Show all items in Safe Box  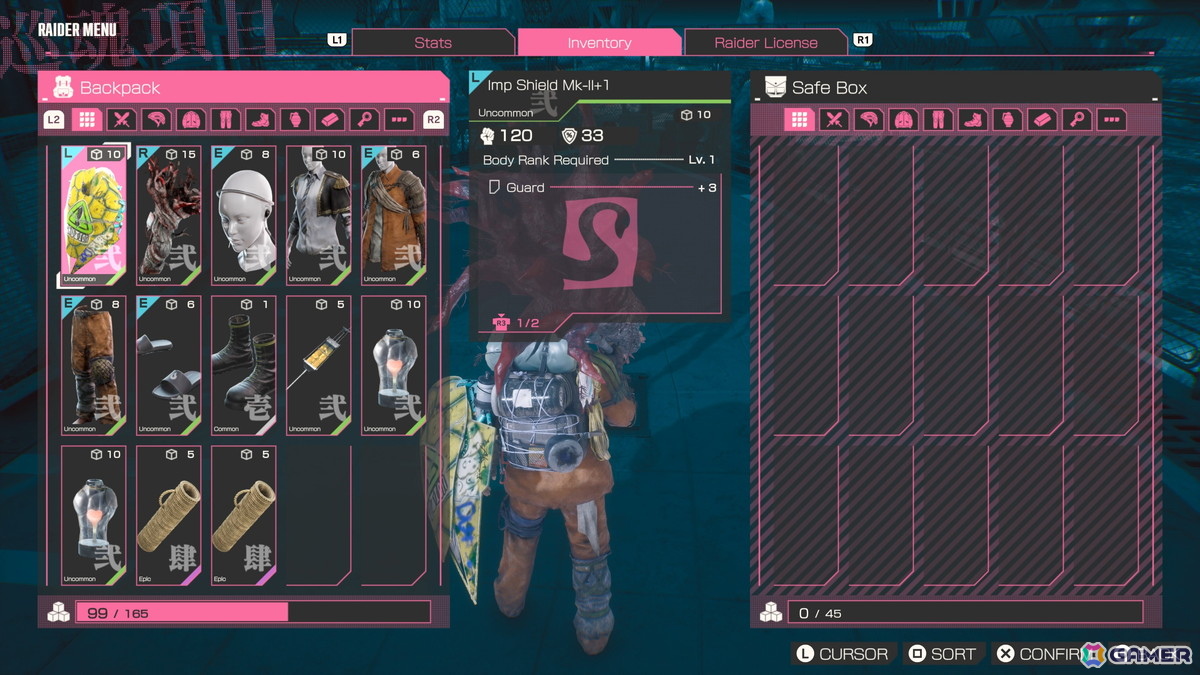coord(799,120)
